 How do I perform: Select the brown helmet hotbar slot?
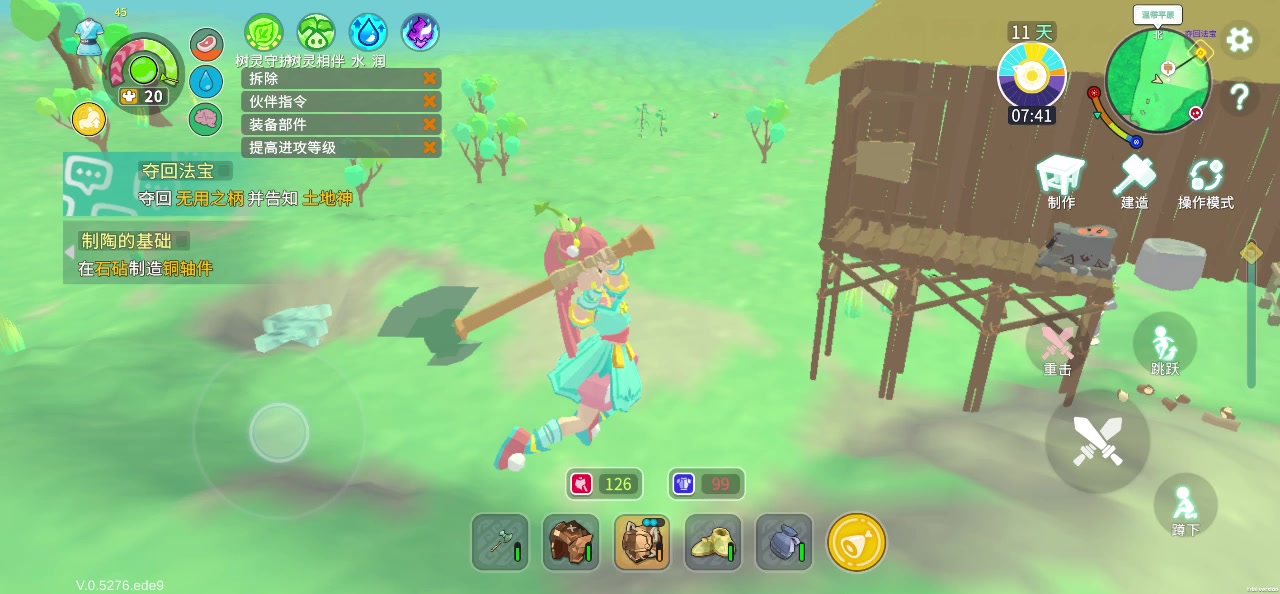tap(571, 543)
